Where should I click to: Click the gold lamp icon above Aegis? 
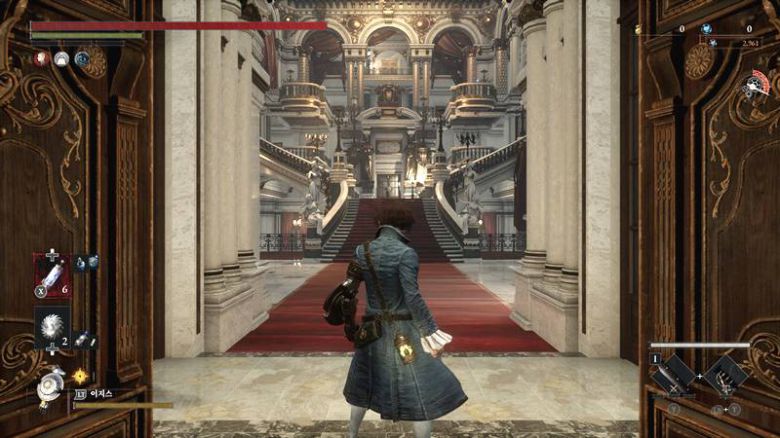click(80, 376)
